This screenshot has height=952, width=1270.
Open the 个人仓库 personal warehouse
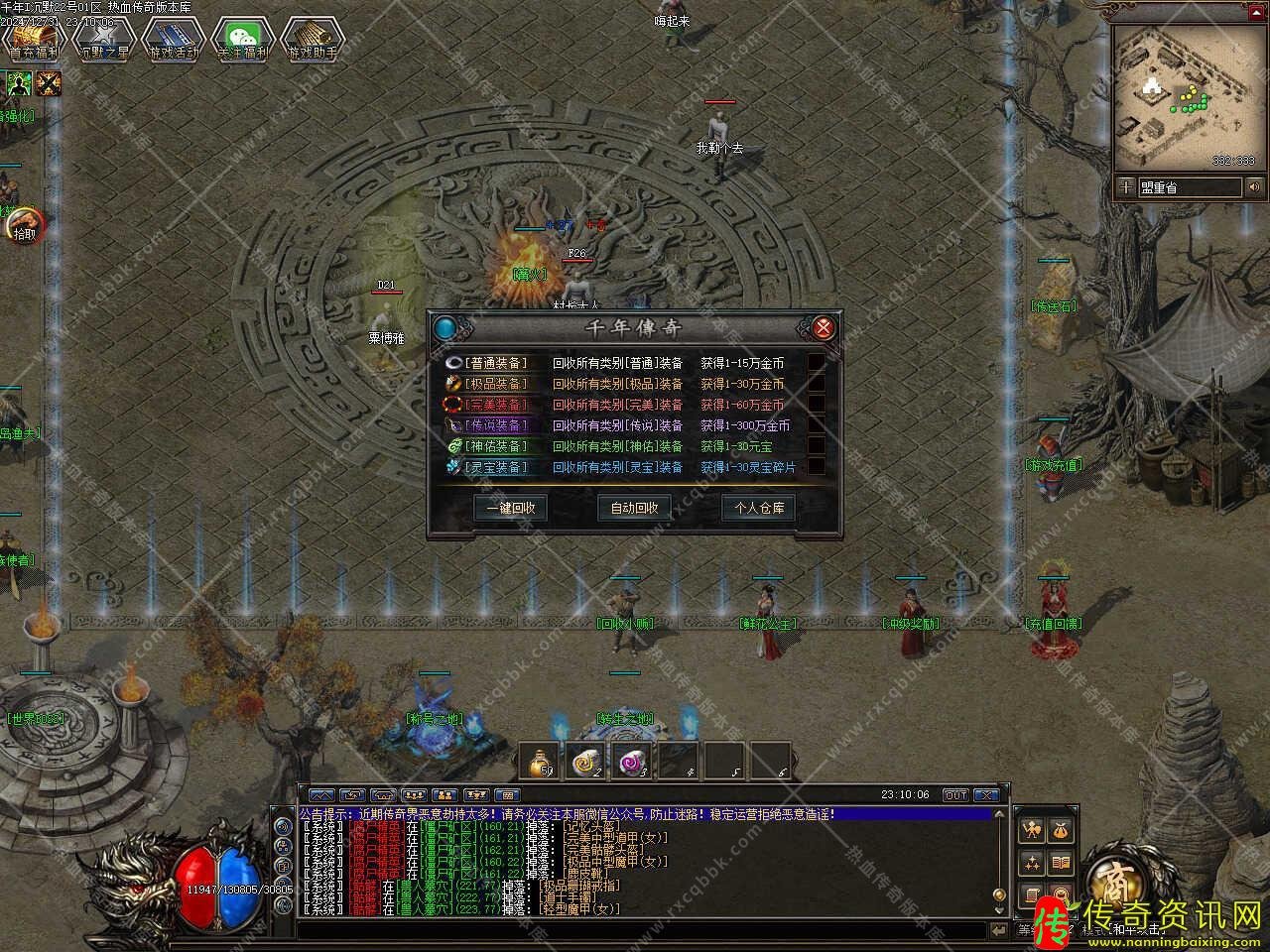pyautogui.click(x=759, y=508)
